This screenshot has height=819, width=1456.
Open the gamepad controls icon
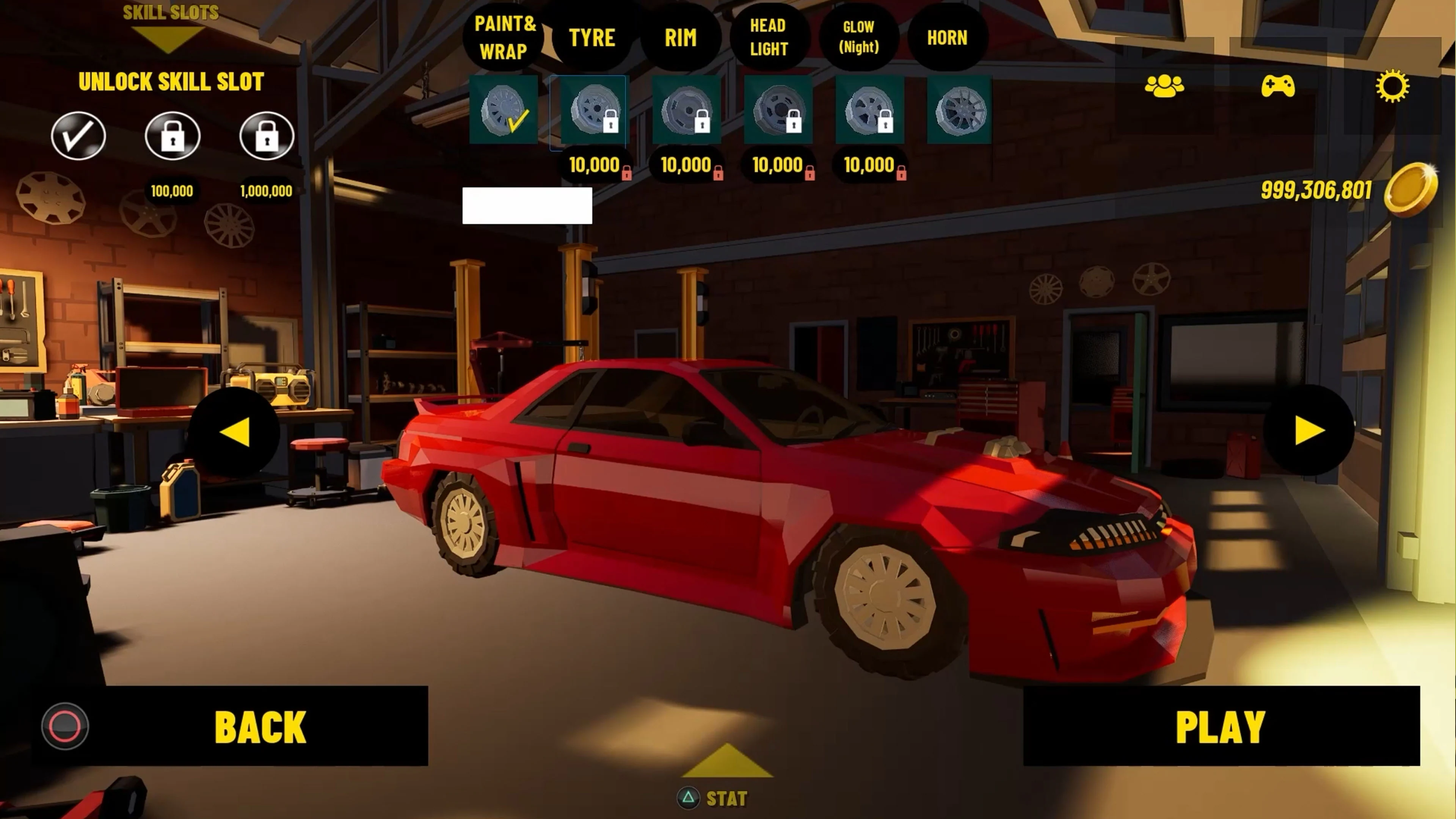click(x=1280, y=86)
